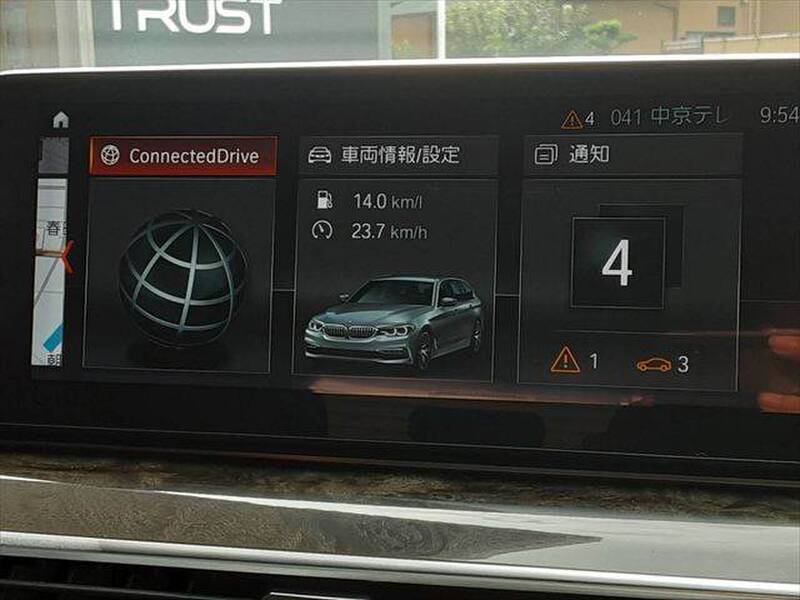Image resolution: width=800 pixels, height=600 pixels.
Task: View the car icon with 3 vehicle messages
Action: [663, 364]
